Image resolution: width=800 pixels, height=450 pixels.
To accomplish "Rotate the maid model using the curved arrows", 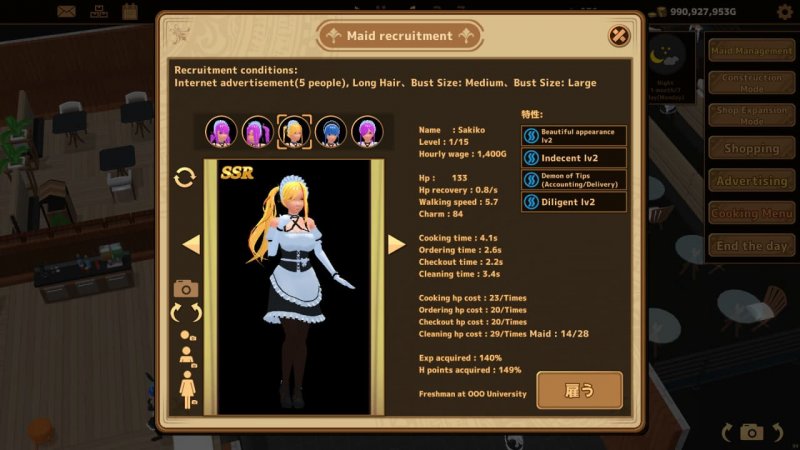I will coord(187,313).
